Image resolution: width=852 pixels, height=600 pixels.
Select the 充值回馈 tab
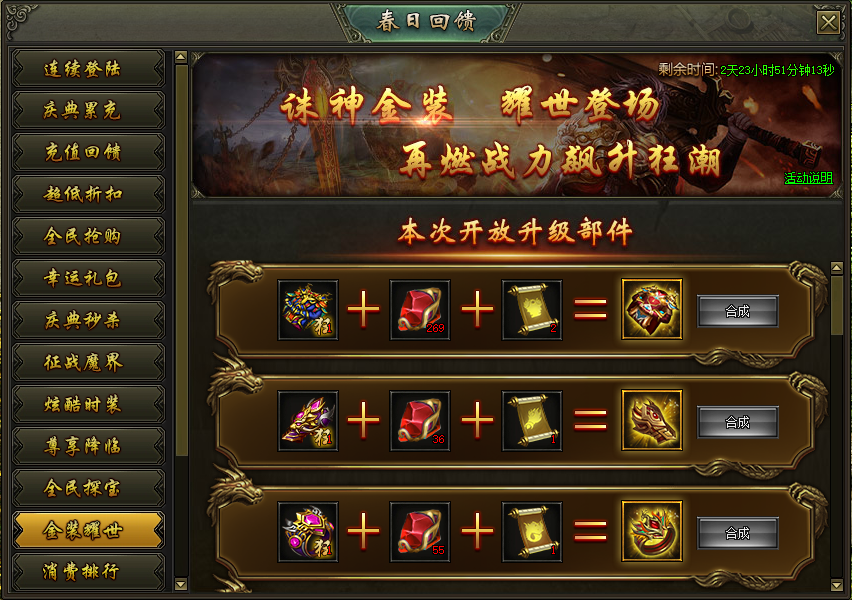[x=88, y=153]
